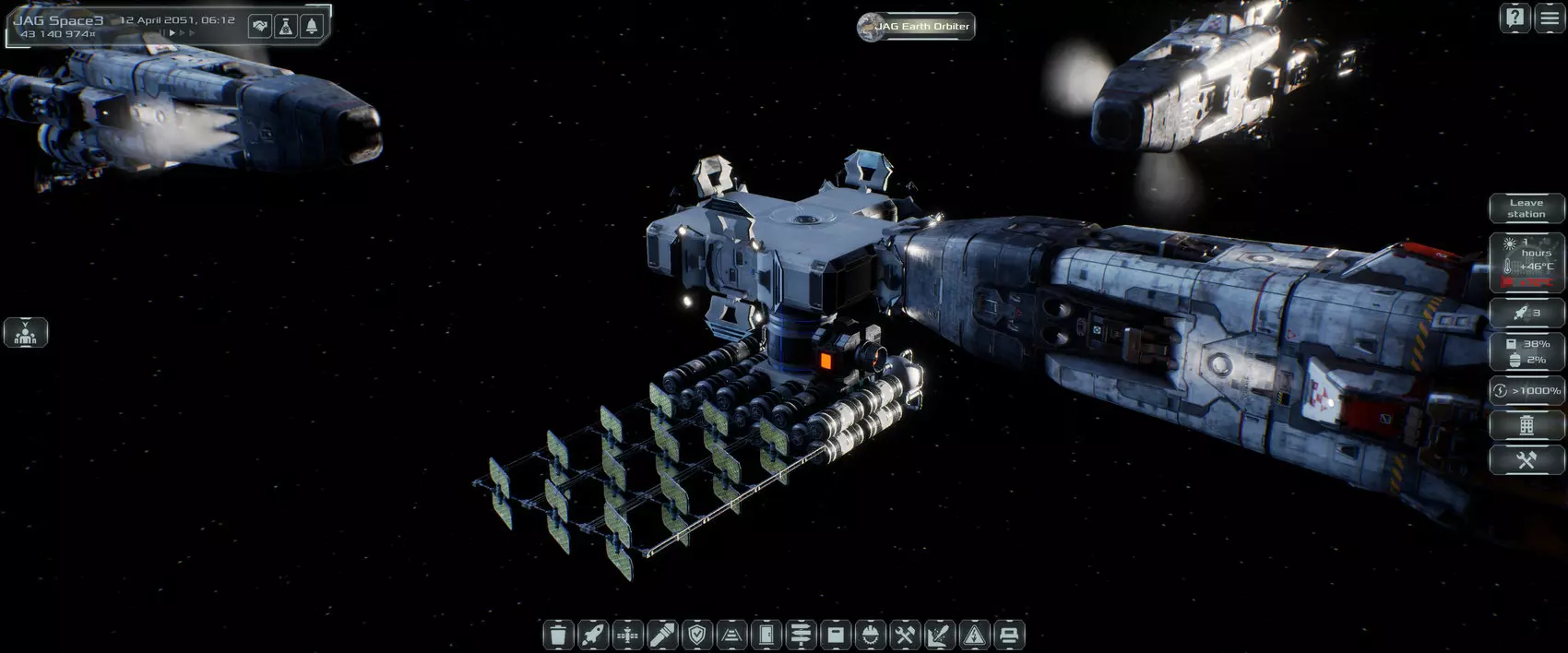
Task: Click the Leave station button
Action: 1526,208
